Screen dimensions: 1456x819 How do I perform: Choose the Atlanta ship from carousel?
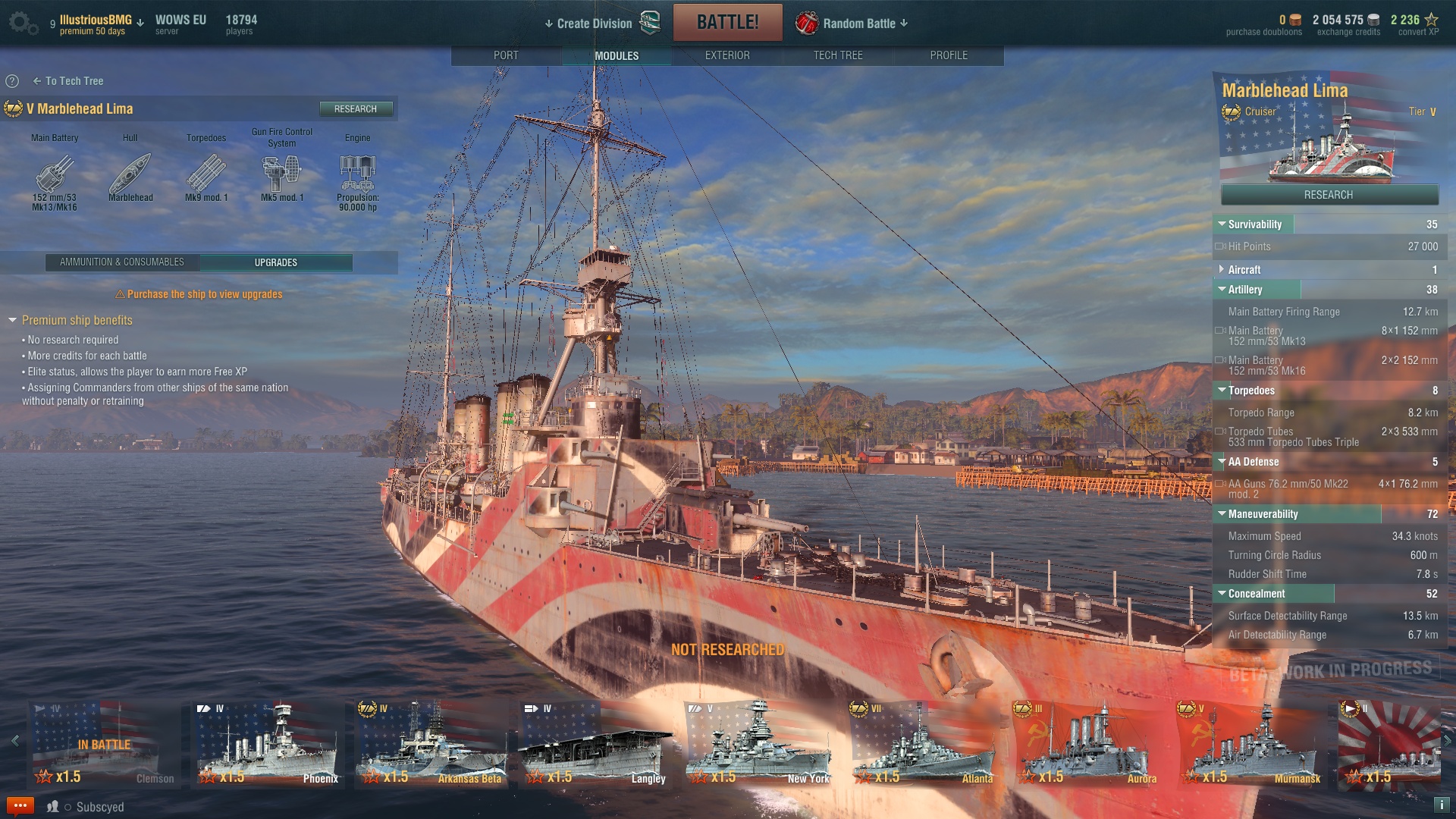pyautogui.click(x=923, y=745)
